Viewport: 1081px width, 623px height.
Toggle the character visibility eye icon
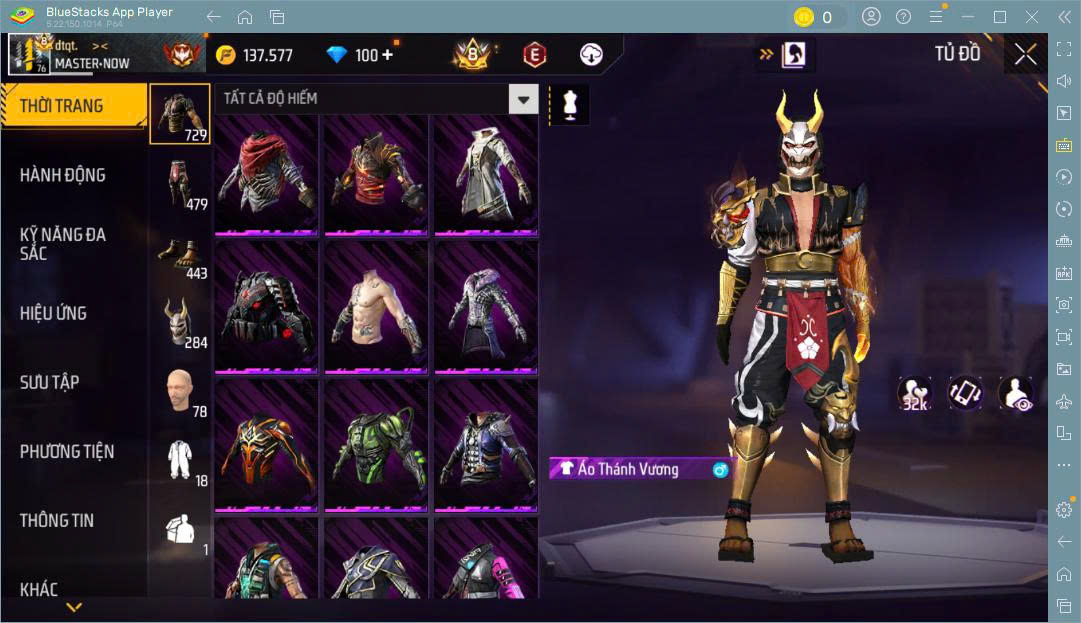pyautogui.click(x=1015, y=393)
